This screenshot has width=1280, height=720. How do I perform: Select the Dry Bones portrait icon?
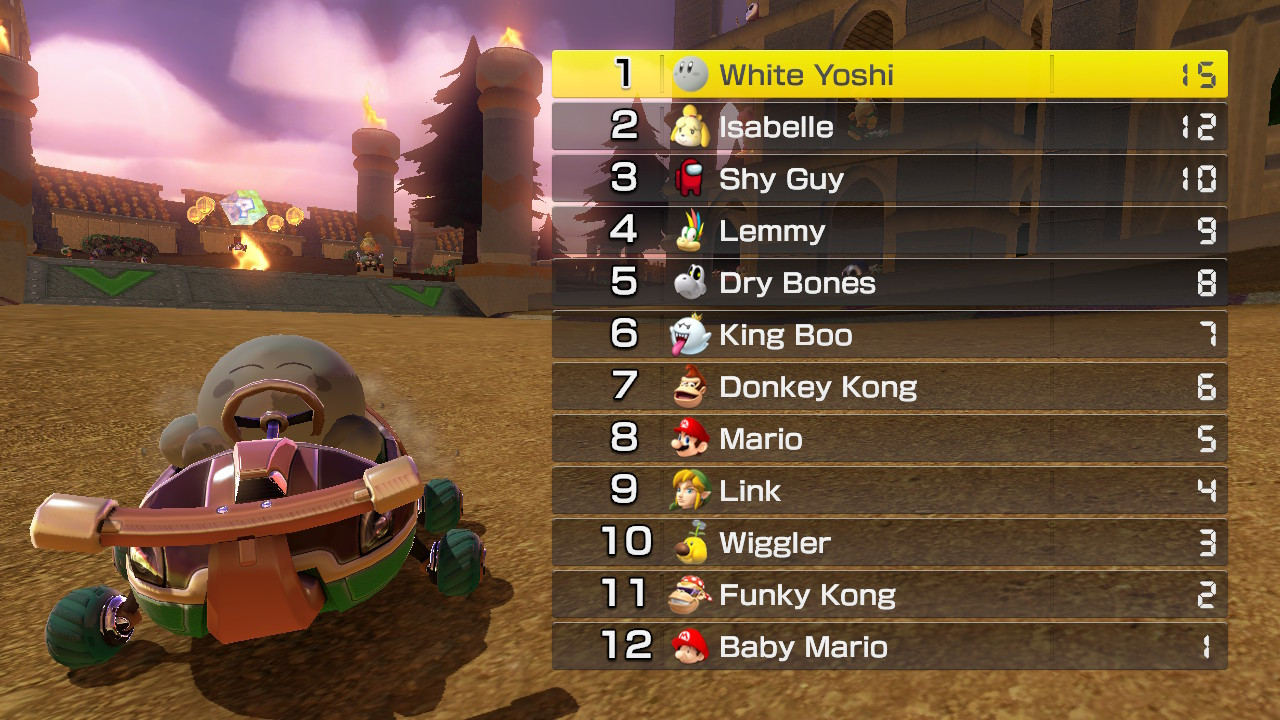point(692,283)
